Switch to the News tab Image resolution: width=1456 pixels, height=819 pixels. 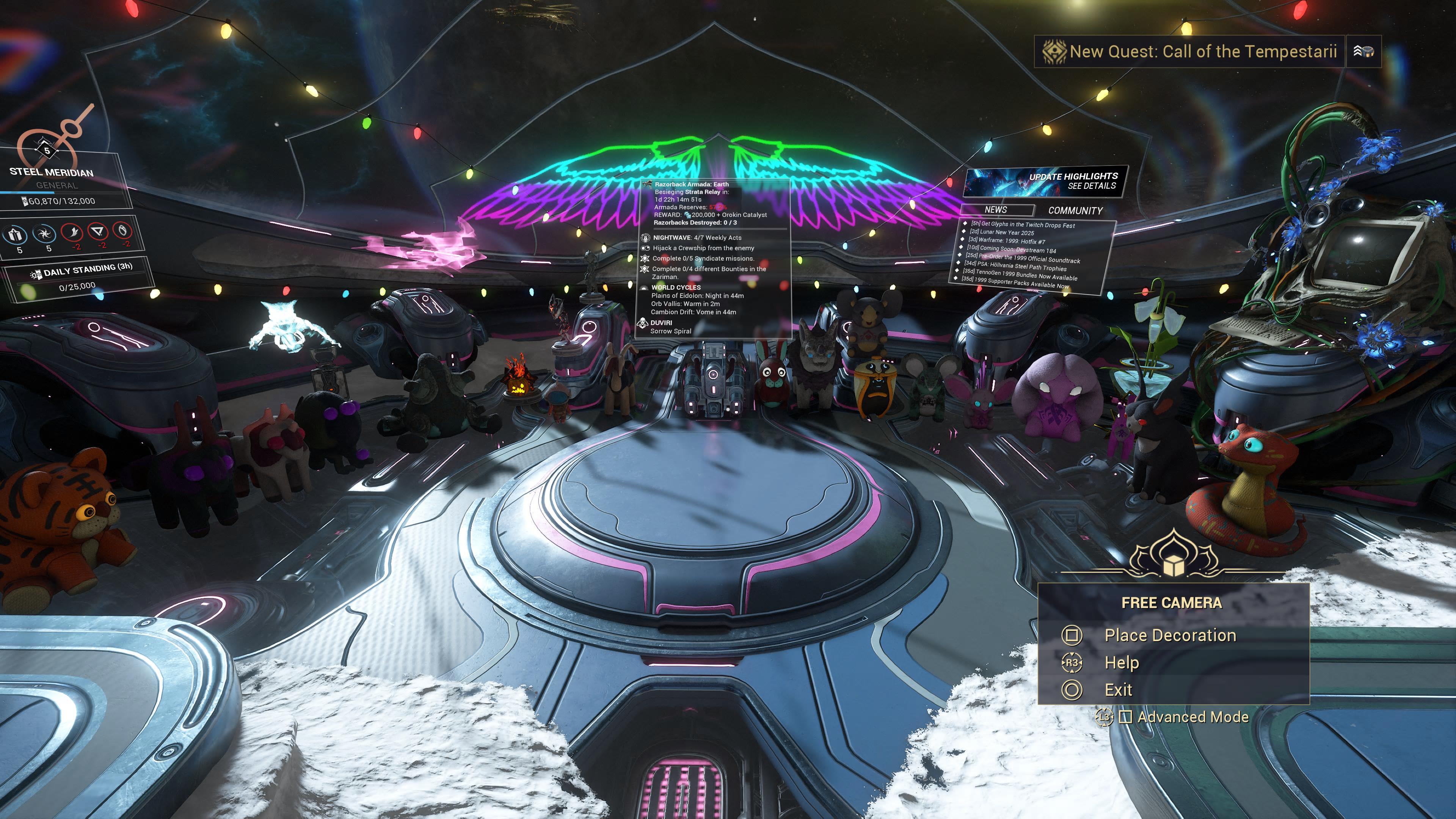pyautogui.click(x=996, y=210)
